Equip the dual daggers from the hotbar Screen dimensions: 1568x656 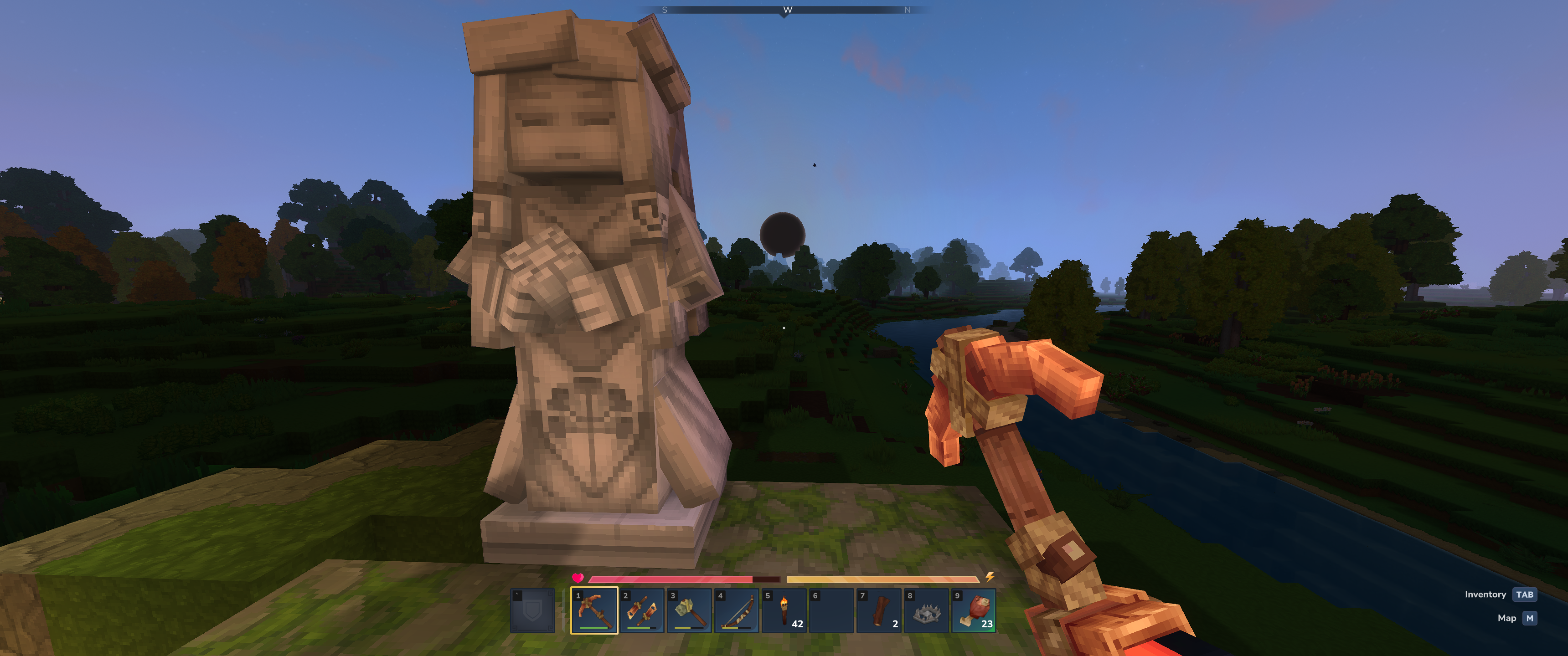point(642,610)
